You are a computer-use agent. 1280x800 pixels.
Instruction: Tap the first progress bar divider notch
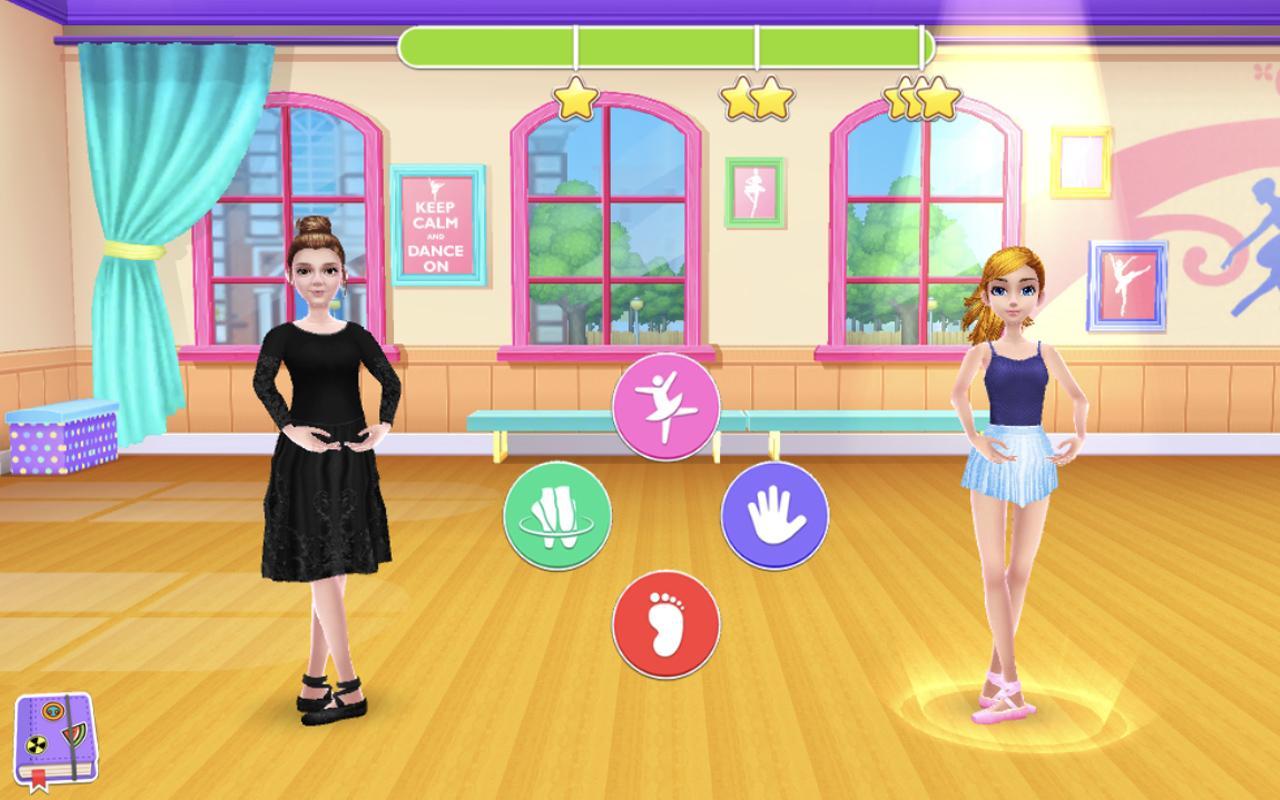[577, 44]
